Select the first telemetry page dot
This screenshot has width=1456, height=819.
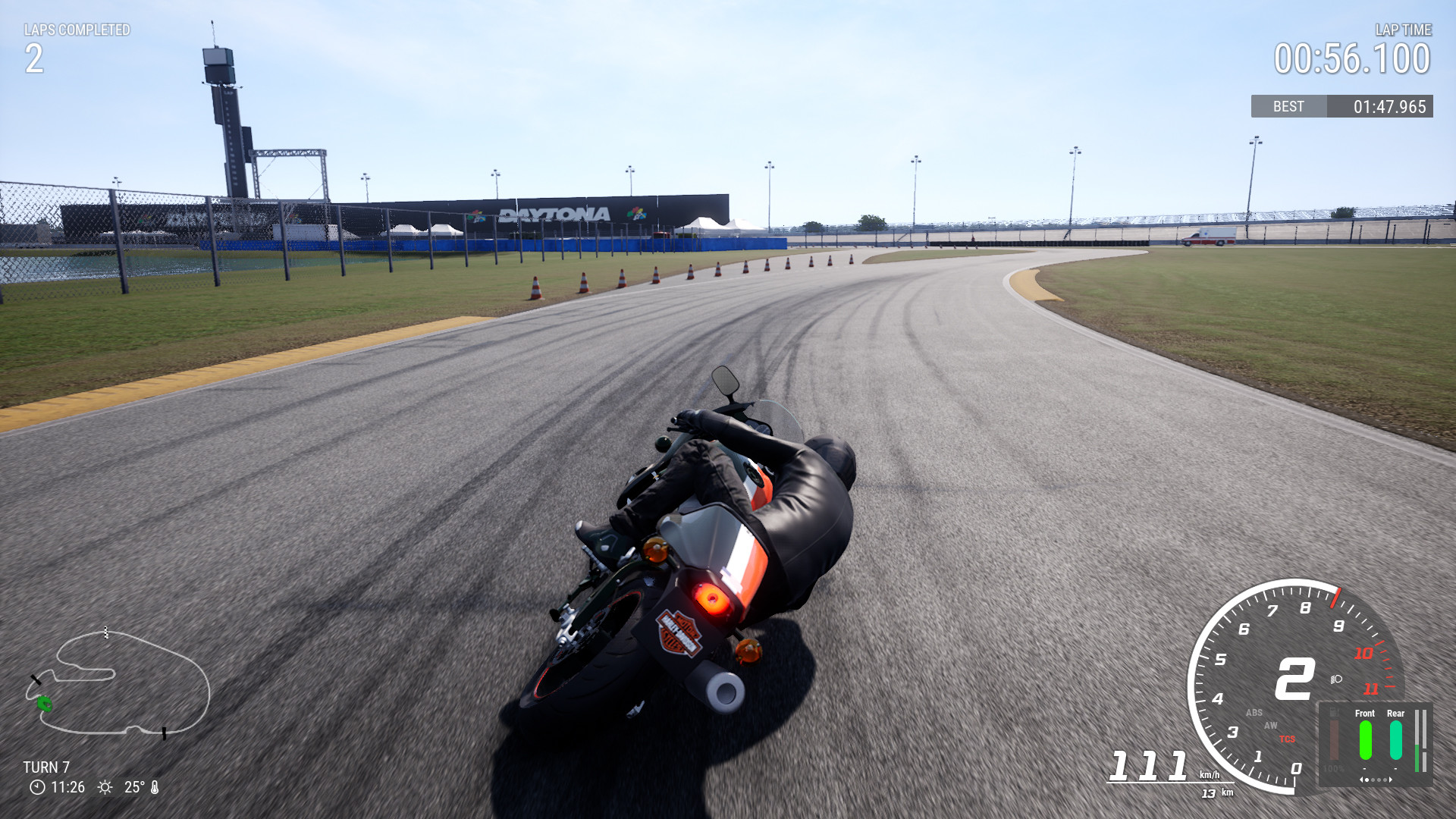point(1367,780)
